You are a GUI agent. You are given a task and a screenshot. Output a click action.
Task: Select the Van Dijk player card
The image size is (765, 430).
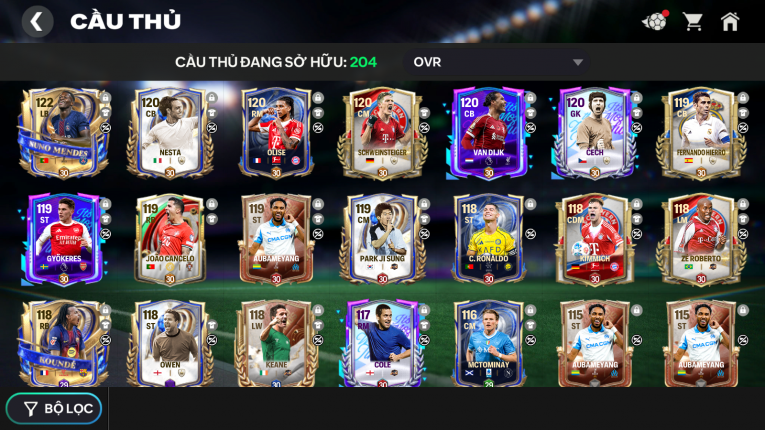click(488, 132)
